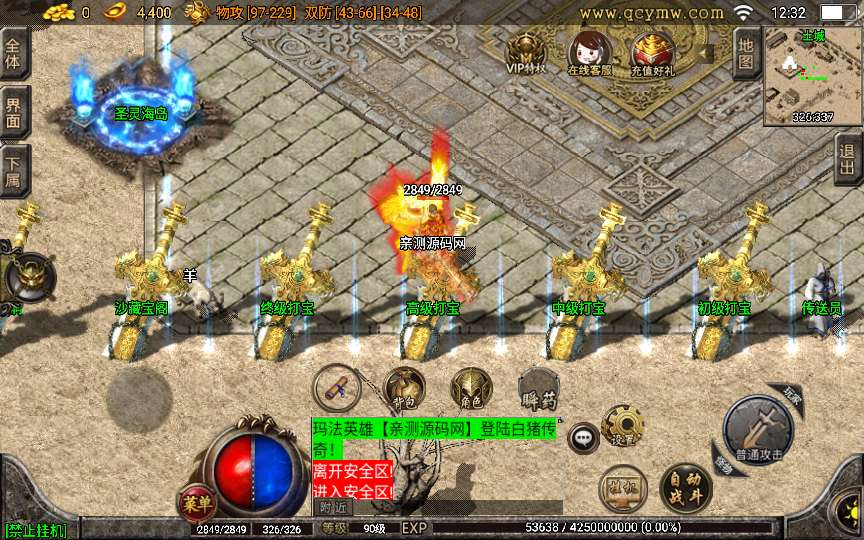
Task: Use the 瞬药 instant potion button
Action: pyautogui.click(x=536, y=390)
